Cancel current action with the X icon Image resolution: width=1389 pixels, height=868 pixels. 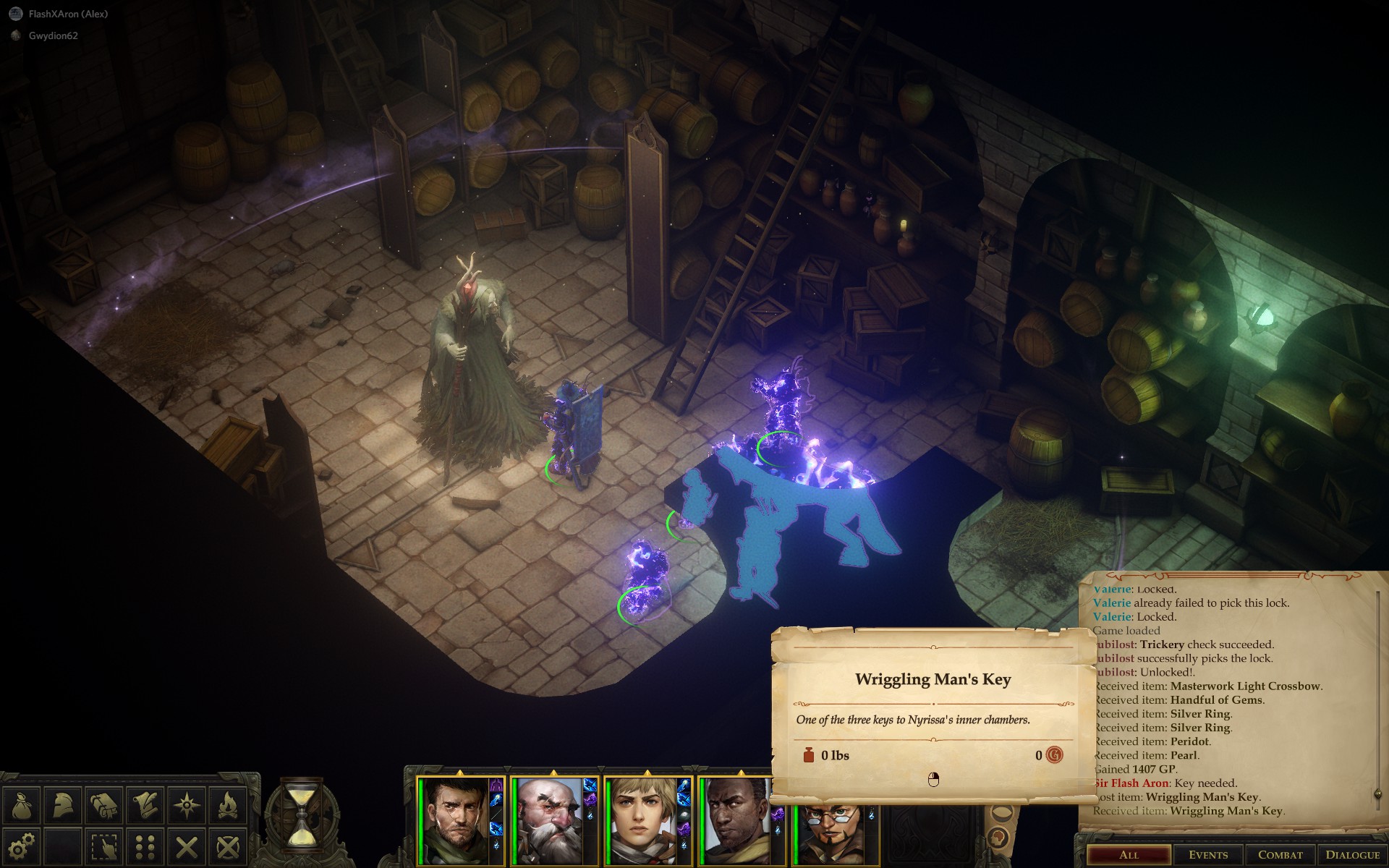pyautogui.click(x=186, y=846)
